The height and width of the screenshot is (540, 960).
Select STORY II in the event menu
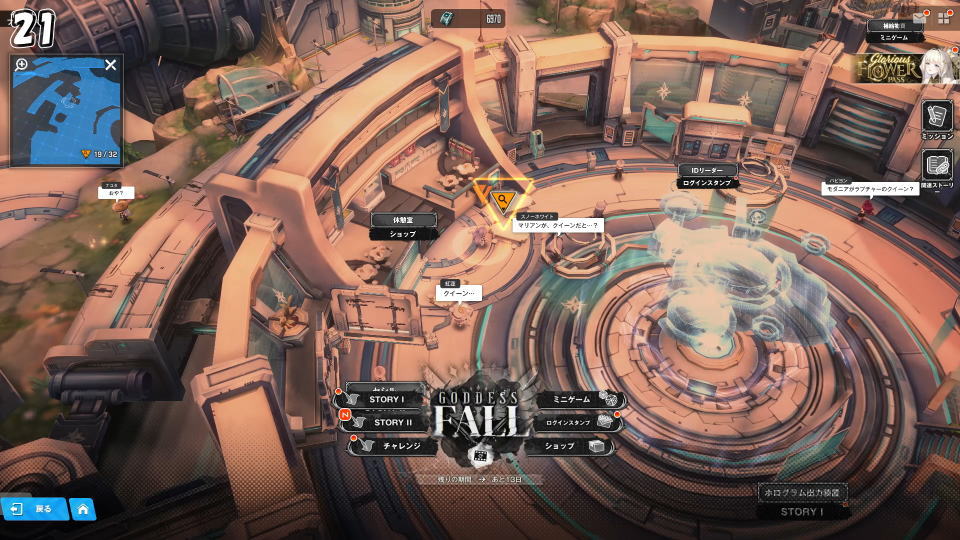click(385, 422)
